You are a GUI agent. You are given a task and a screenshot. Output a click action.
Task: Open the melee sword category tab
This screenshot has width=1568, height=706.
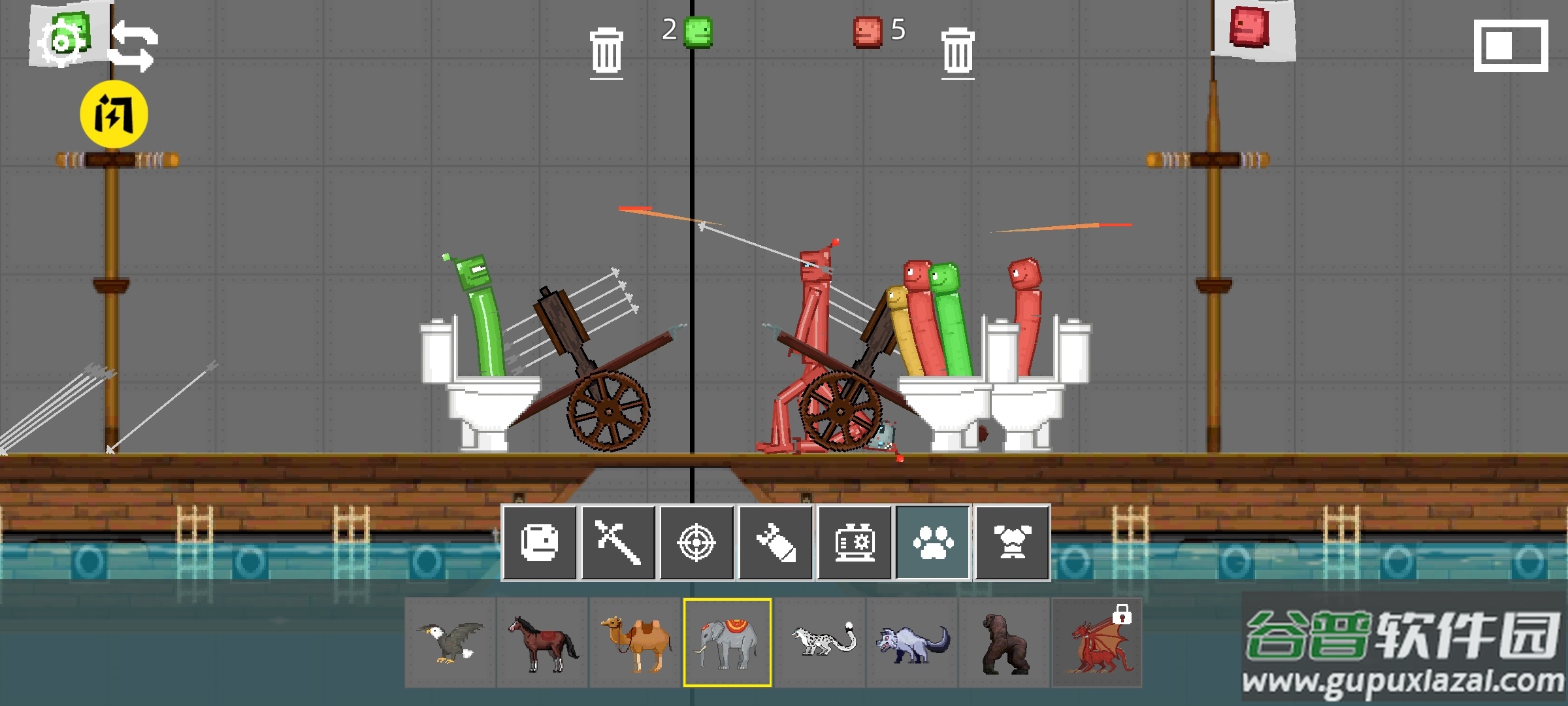[618, 543]
